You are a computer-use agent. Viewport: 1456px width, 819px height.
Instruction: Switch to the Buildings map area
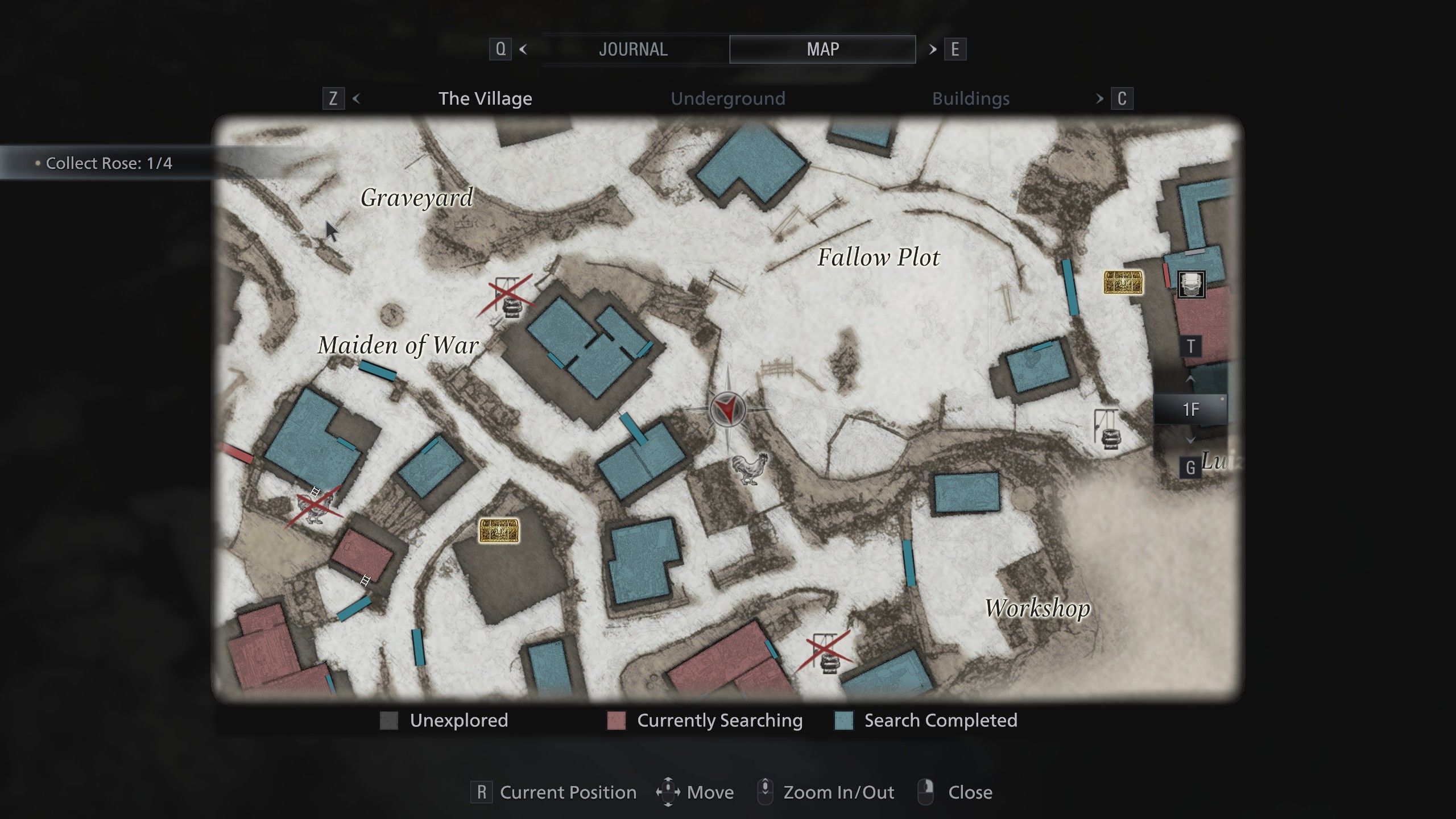point(970,98)
